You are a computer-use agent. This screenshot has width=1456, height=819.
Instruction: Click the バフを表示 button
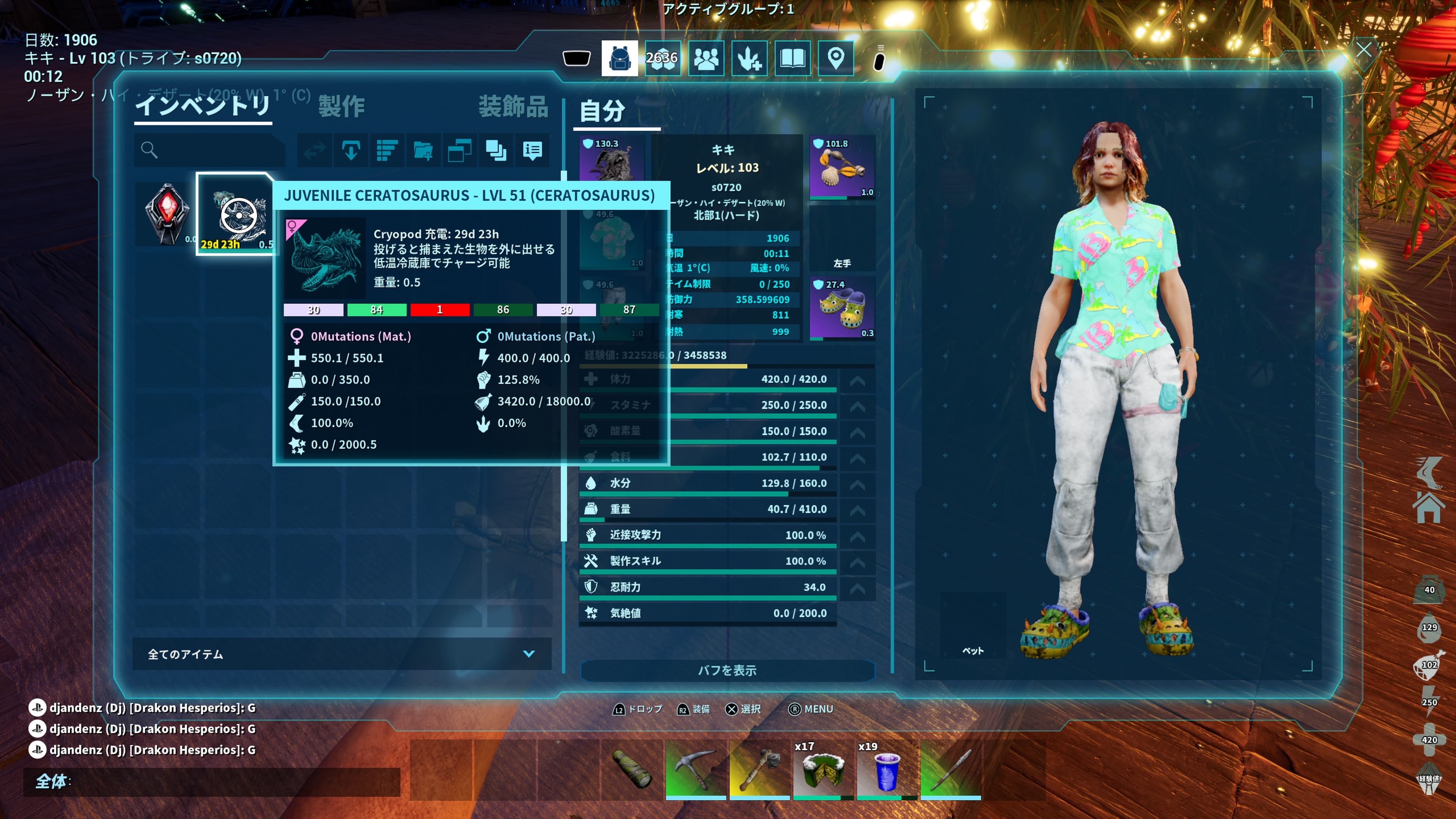pyautogui.click(x=727, y=670)
